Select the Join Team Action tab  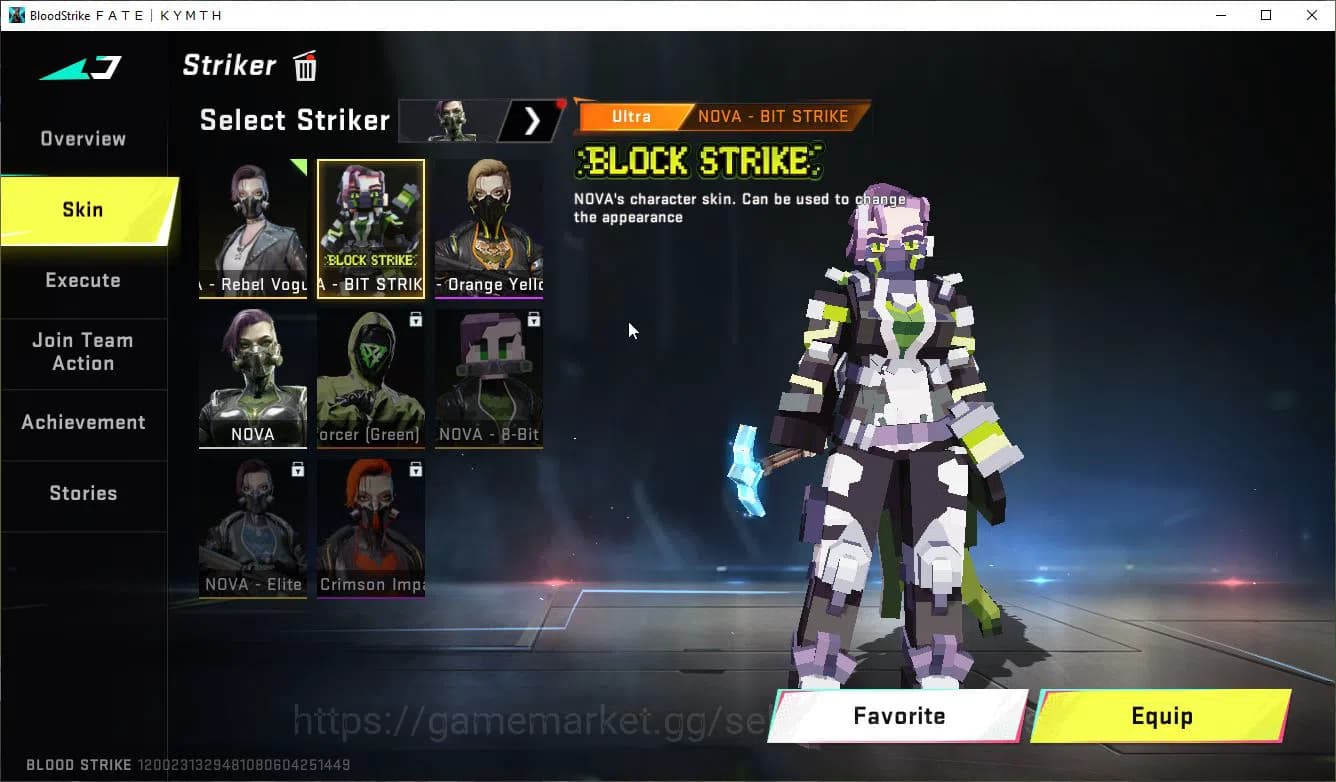tap(82, 352)
